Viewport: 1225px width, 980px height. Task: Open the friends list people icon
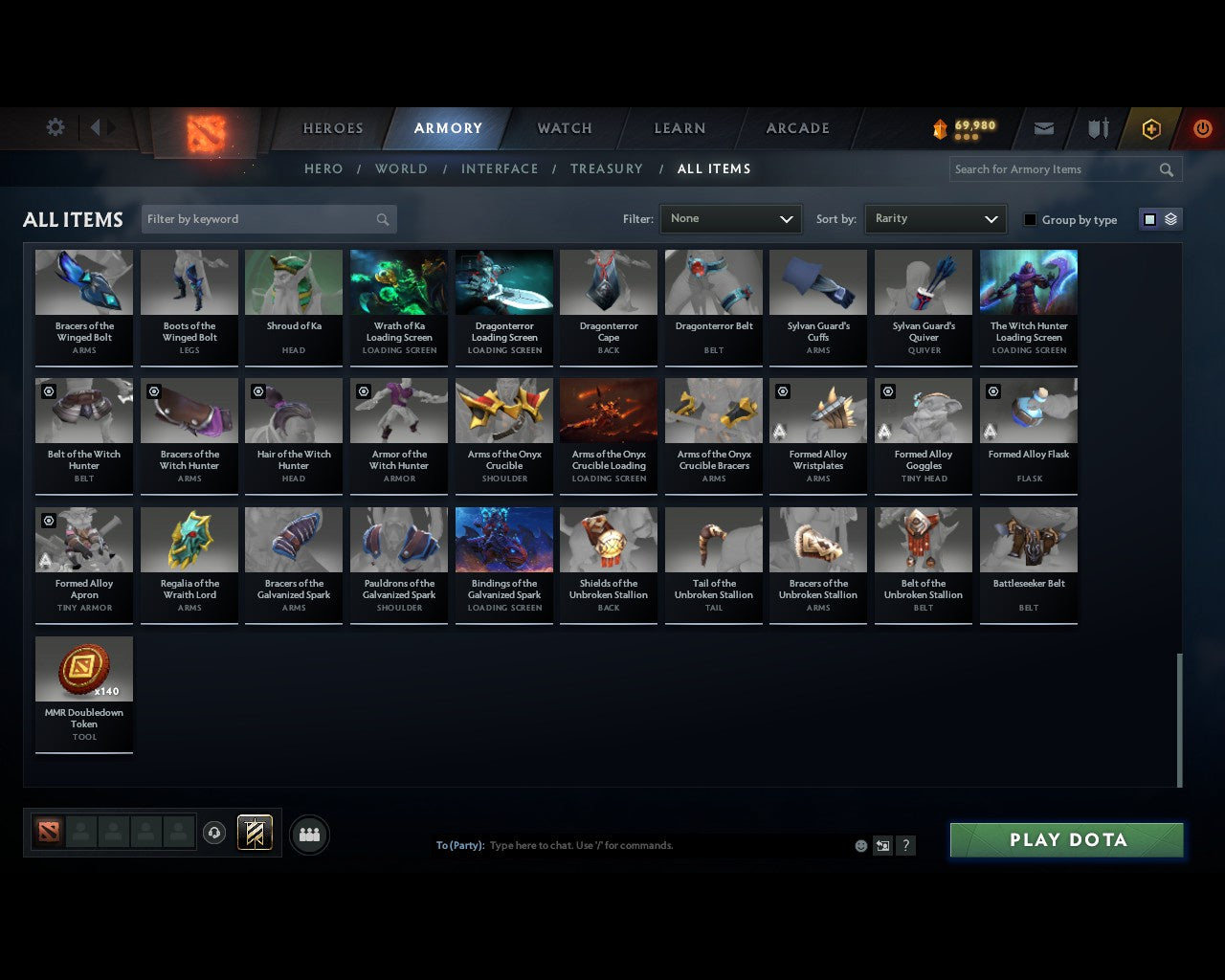pos(308,834)
